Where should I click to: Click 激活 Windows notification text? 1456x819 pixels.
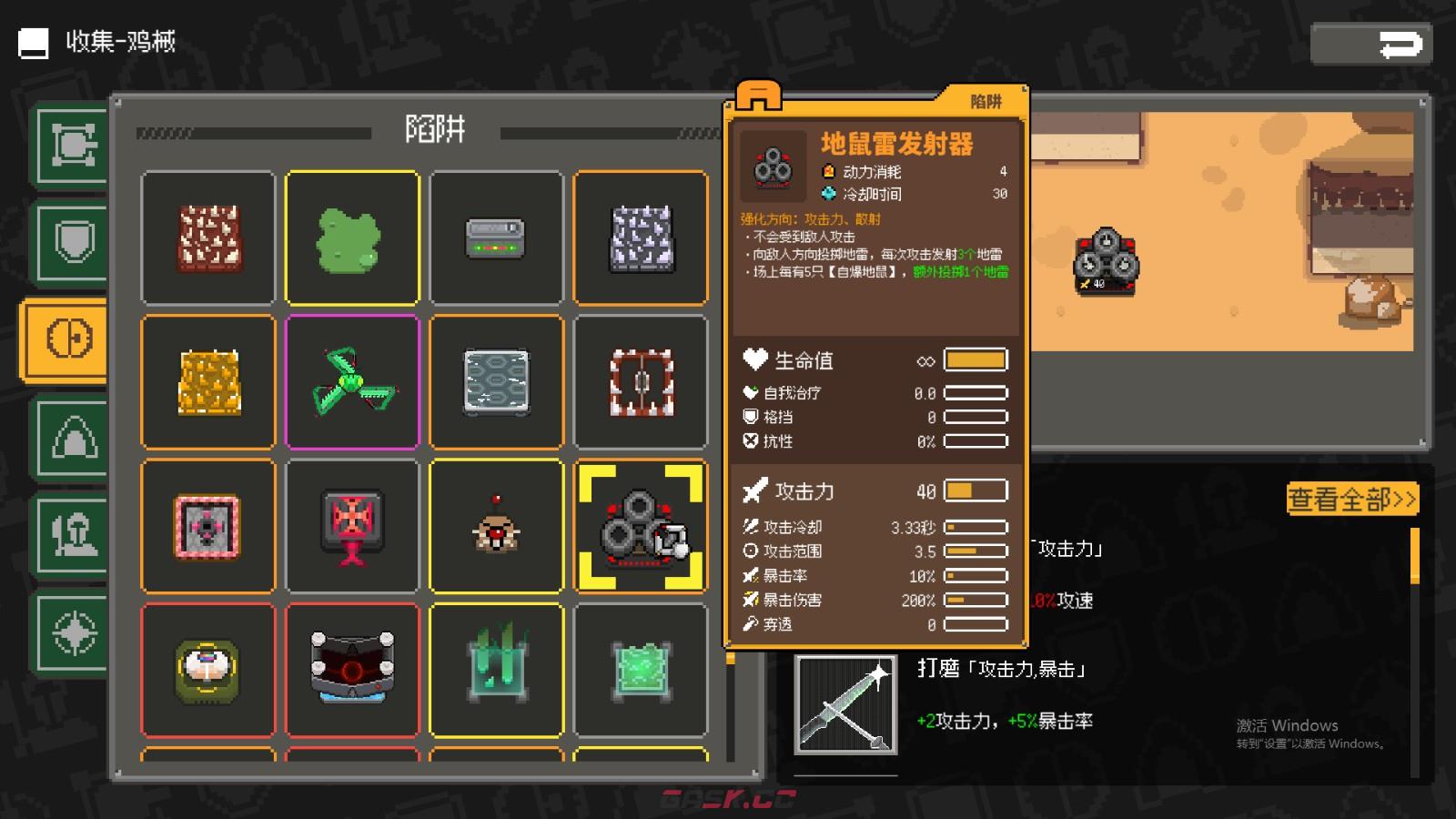coord(1286,725)
